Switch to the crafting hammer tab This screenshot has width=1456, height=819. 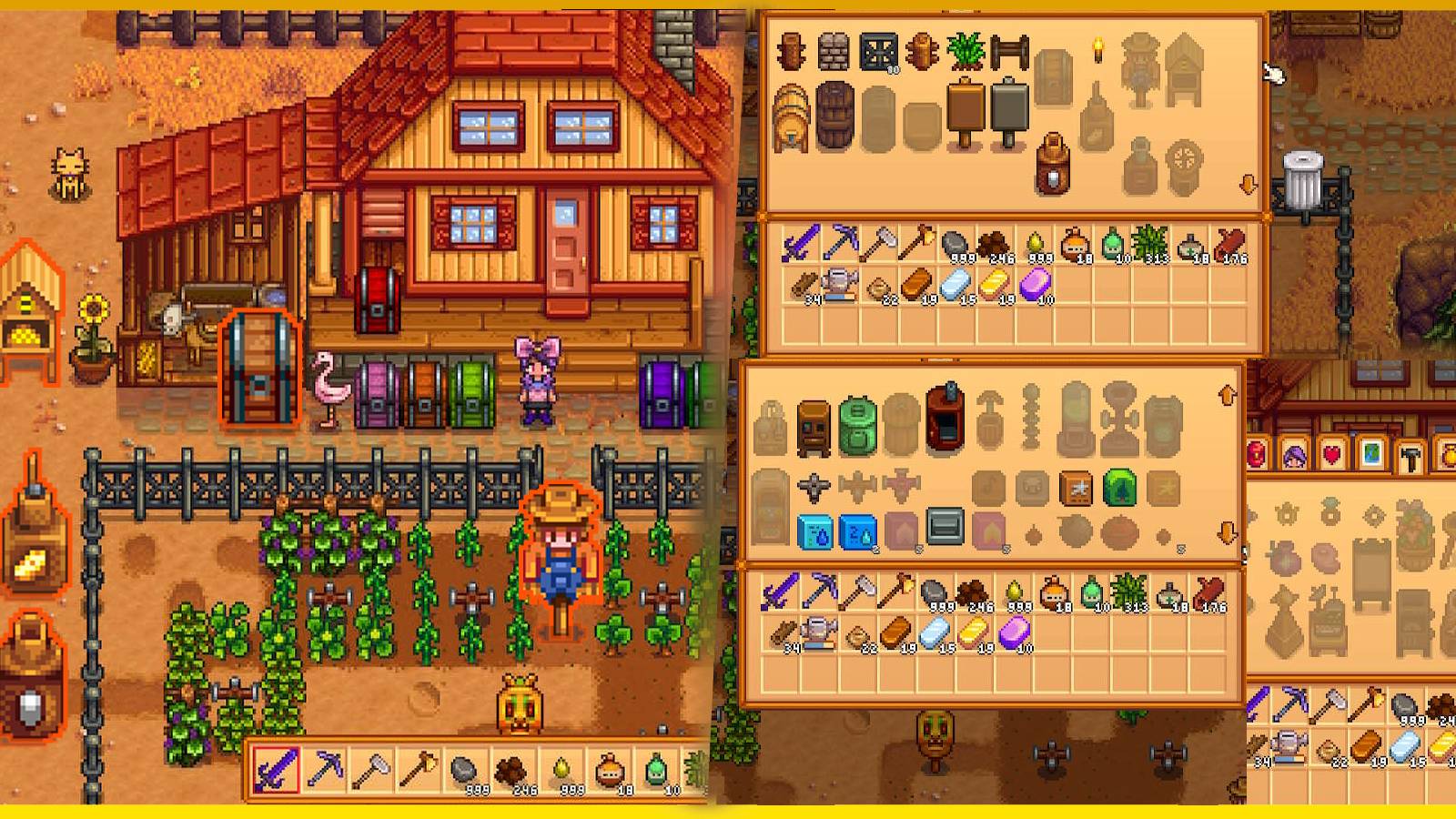point(1410,453)
